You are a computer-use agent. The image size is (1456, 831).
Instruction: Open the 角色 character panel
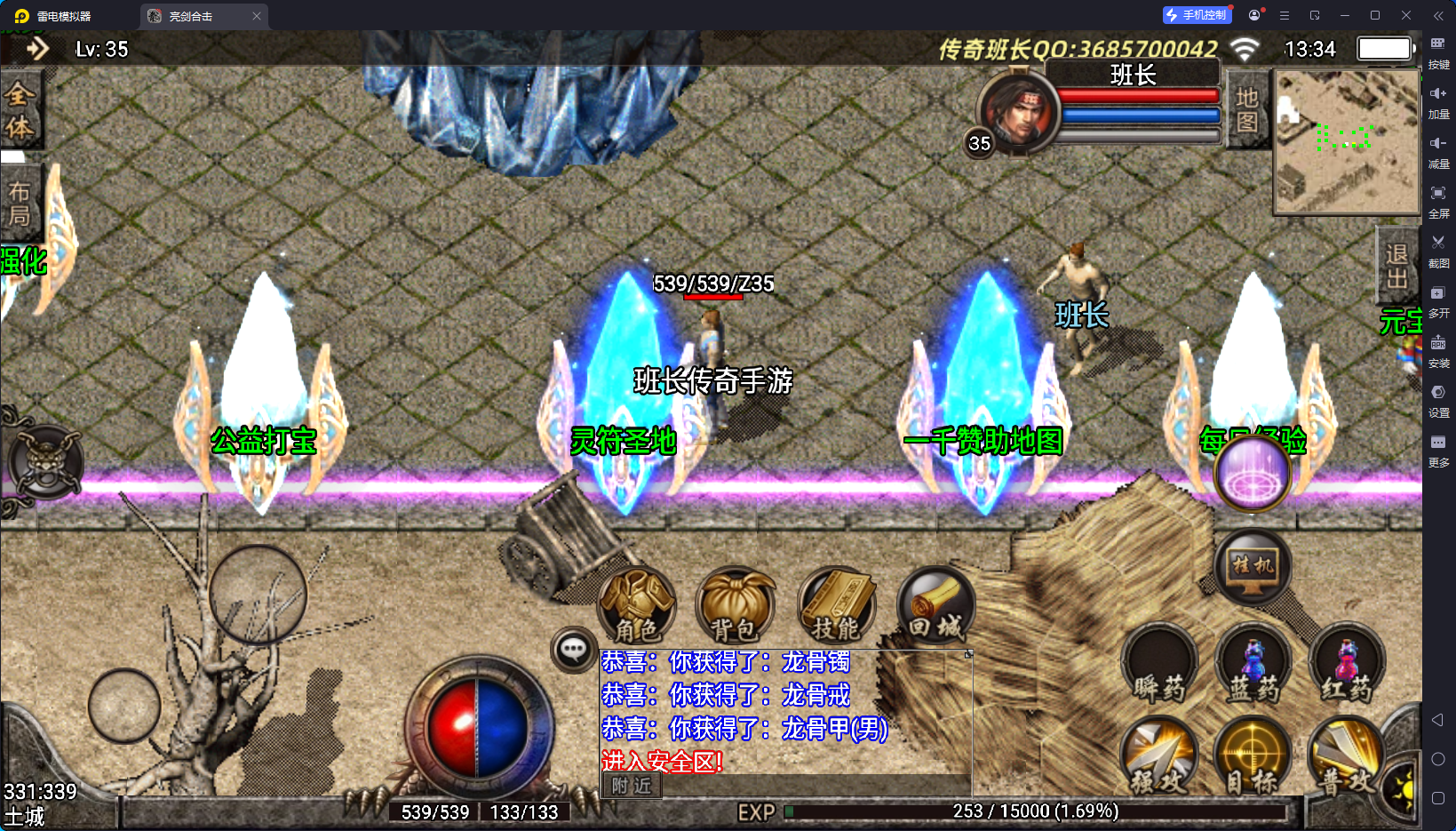point(637,605)
